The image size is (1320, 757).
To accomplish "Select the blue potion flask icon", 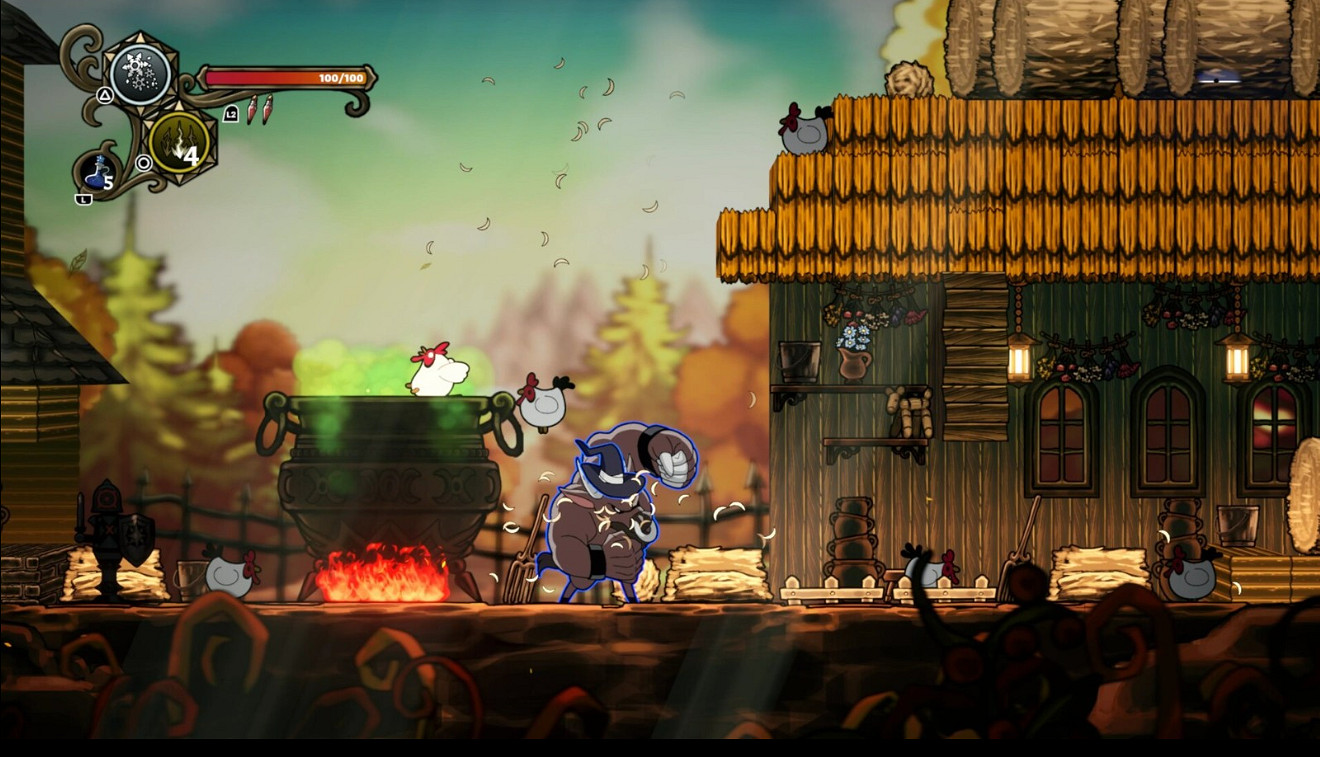I will pos(98,173).
